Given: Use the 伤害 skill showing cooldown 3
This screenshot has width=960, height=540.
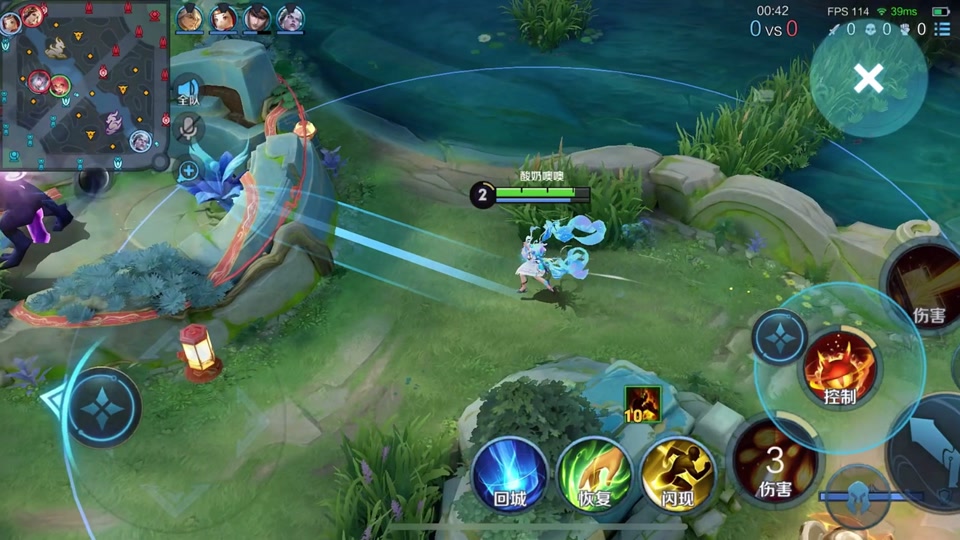Looking at the screenshot, I should 776,465.
